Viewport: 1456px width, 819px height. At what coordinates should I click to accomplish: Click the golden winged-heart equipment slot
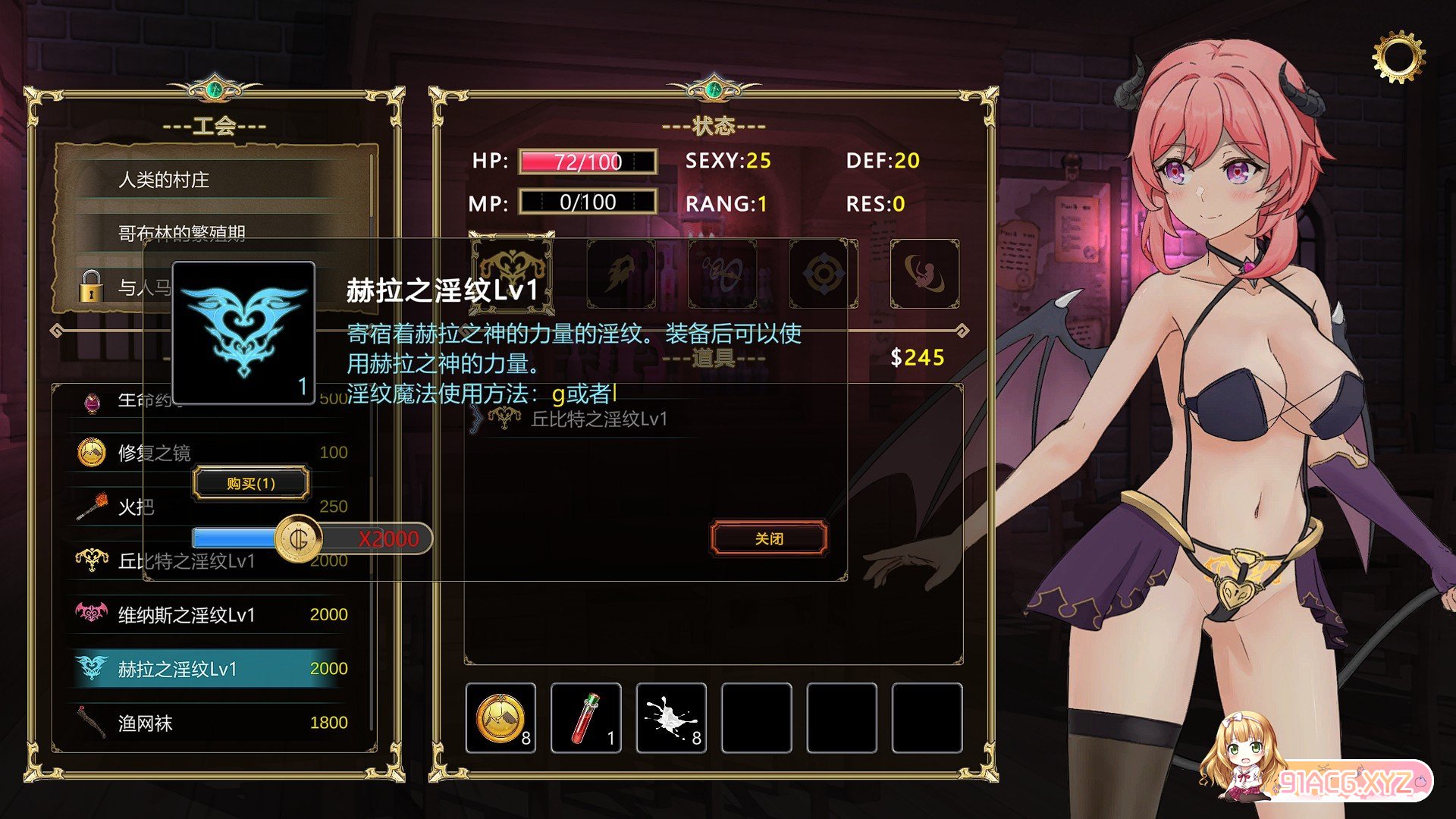tap(512, 271)
